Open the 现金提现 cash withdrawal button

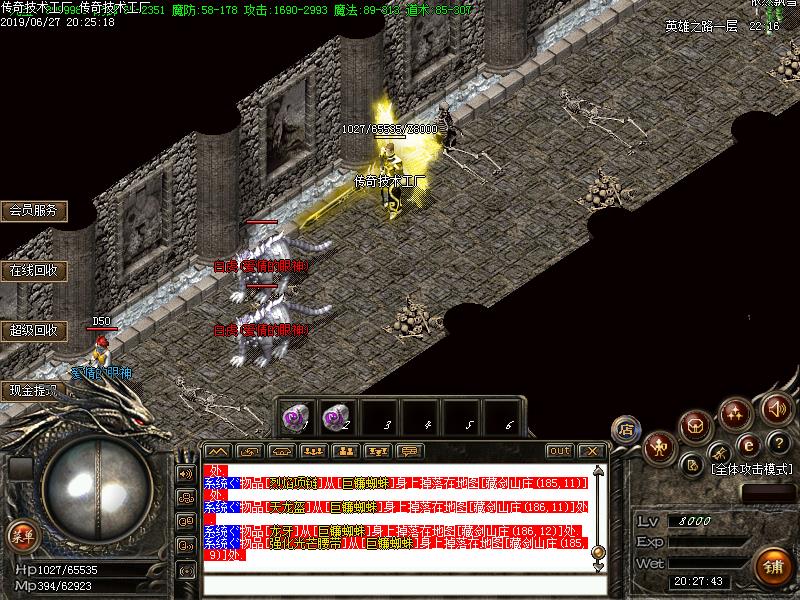(33, 390)
